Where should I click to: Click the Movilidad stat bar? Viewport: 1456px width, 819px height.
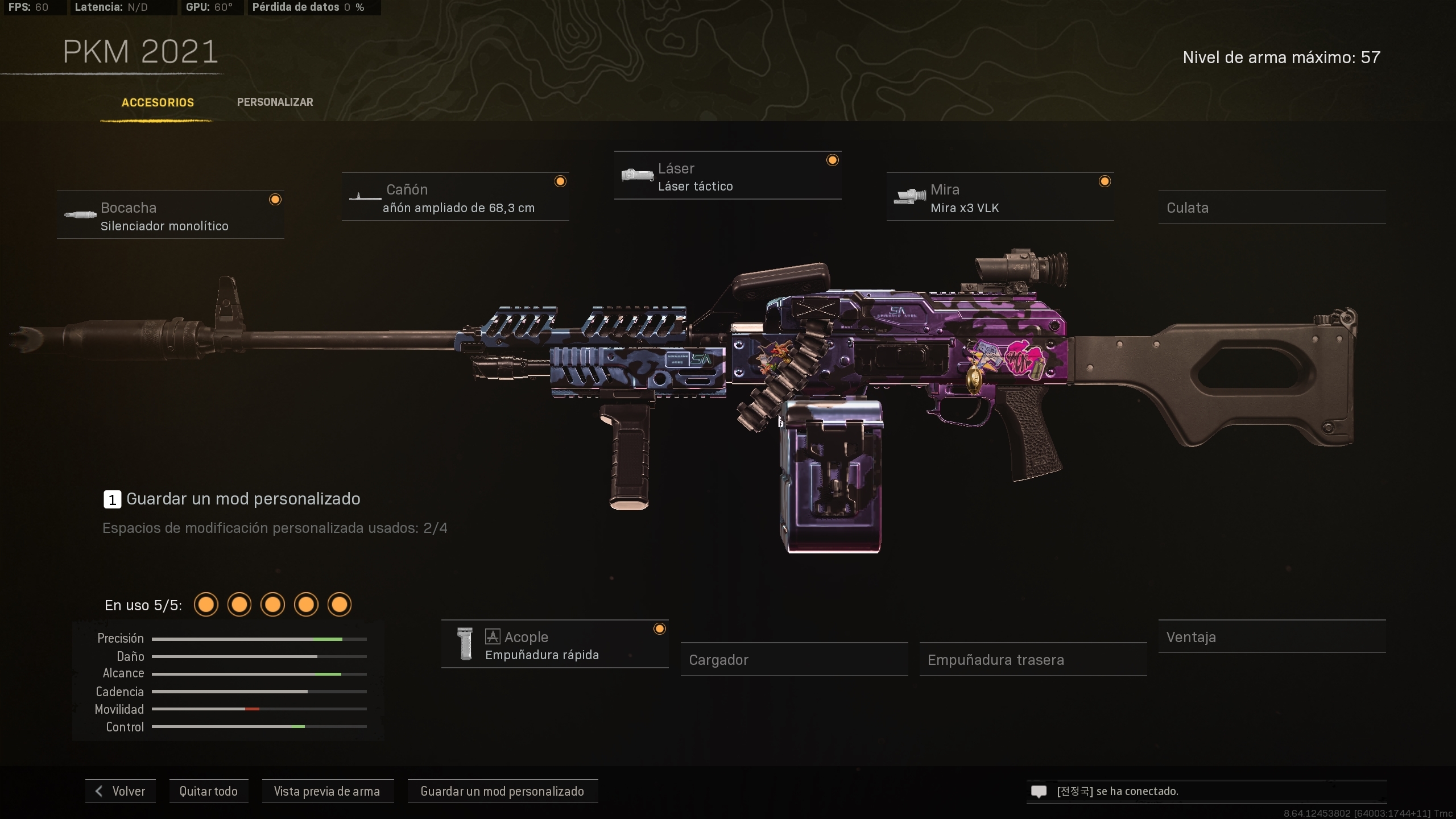point(259,709)
